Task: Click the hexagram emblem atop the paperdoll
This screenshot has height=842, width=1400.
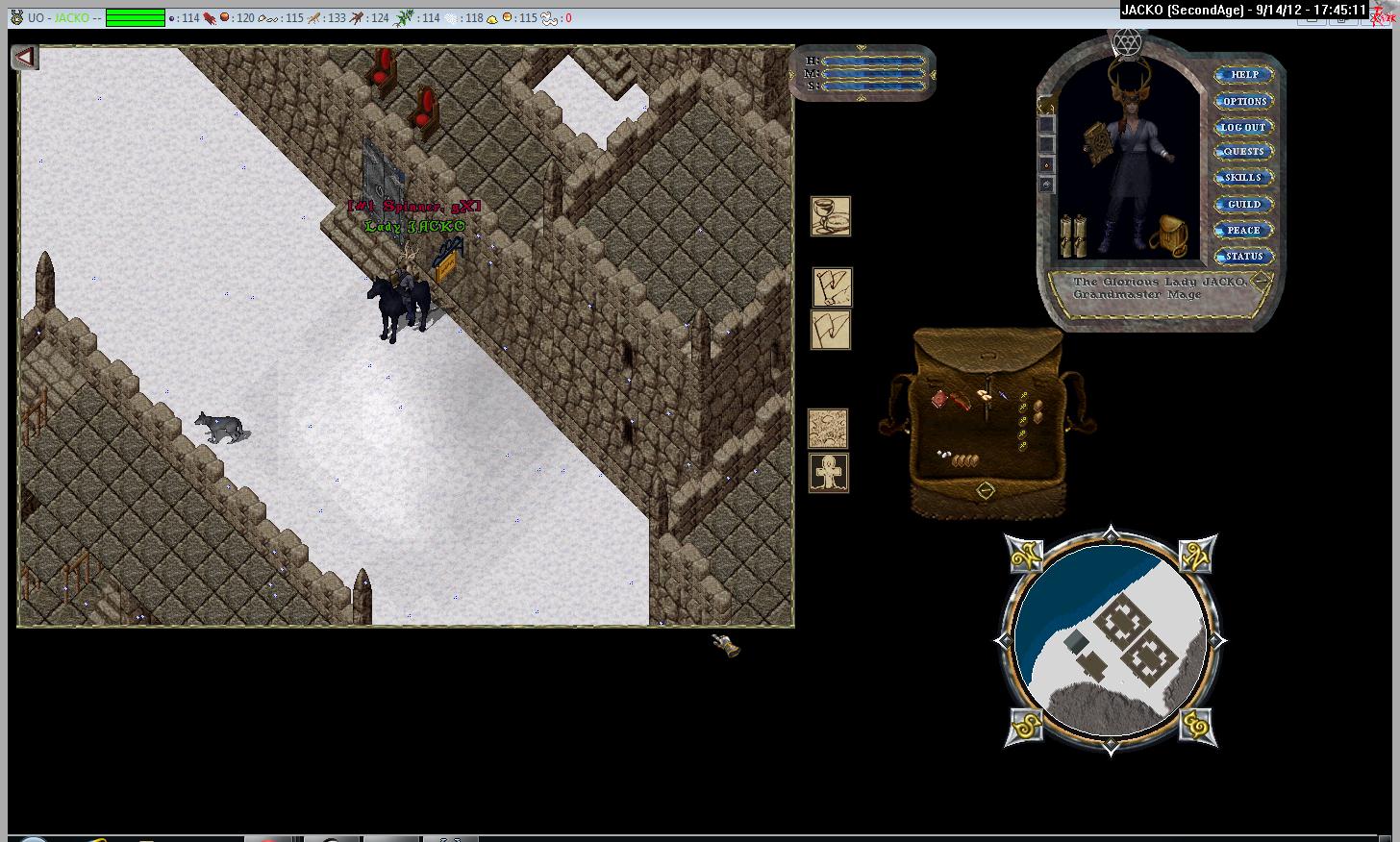Action: [x=1125, y=42]
